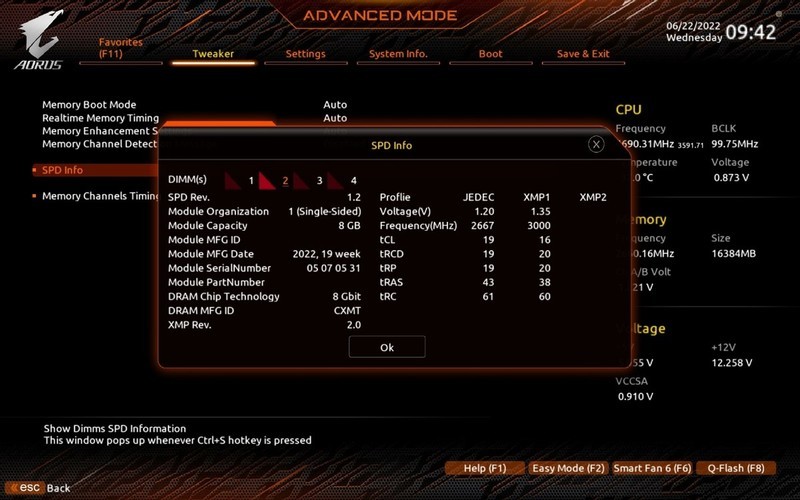Switch to Easy Mode (F2)

[568, 468]
